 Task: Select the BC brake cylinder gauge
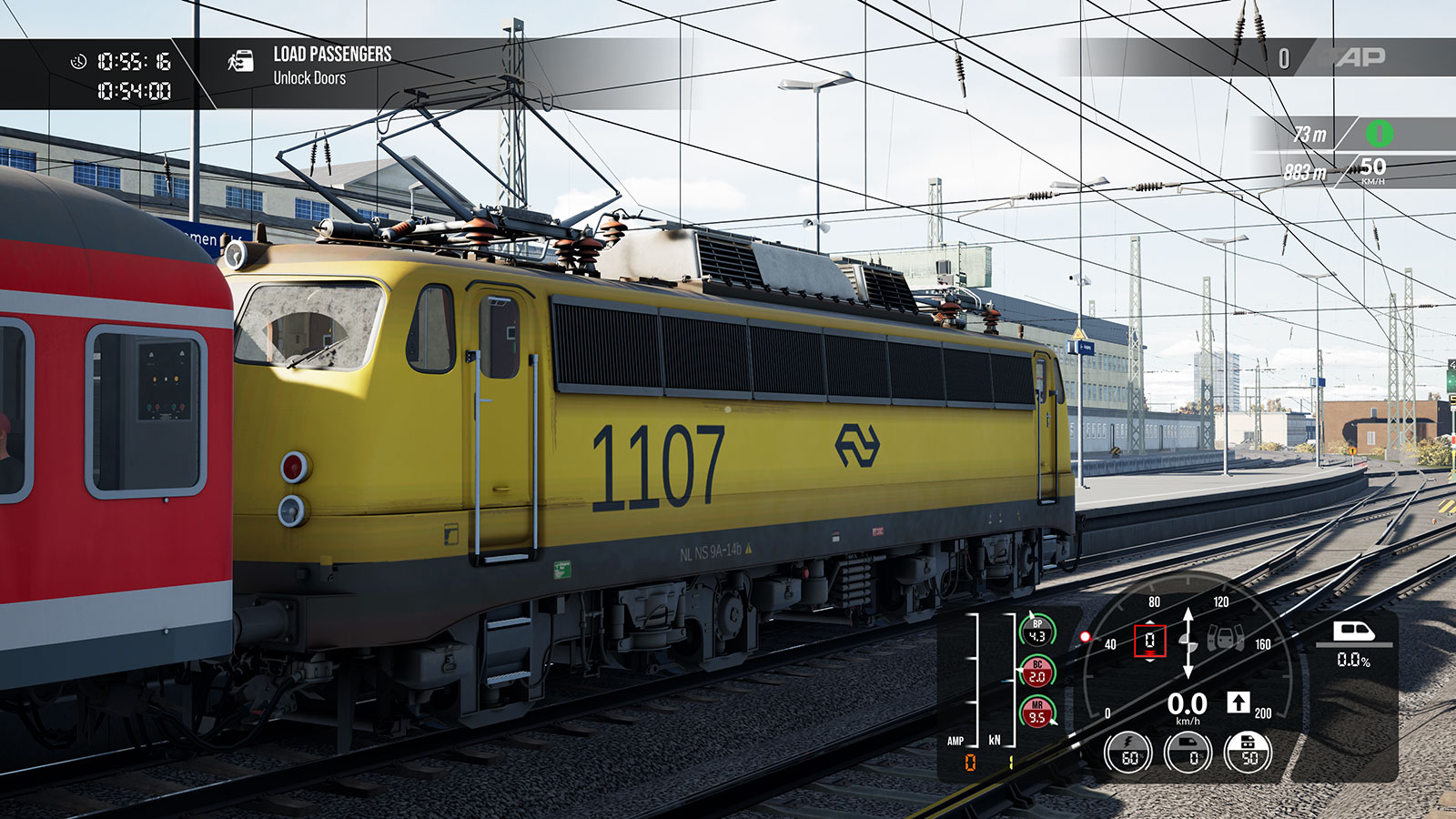point(1036,672)
